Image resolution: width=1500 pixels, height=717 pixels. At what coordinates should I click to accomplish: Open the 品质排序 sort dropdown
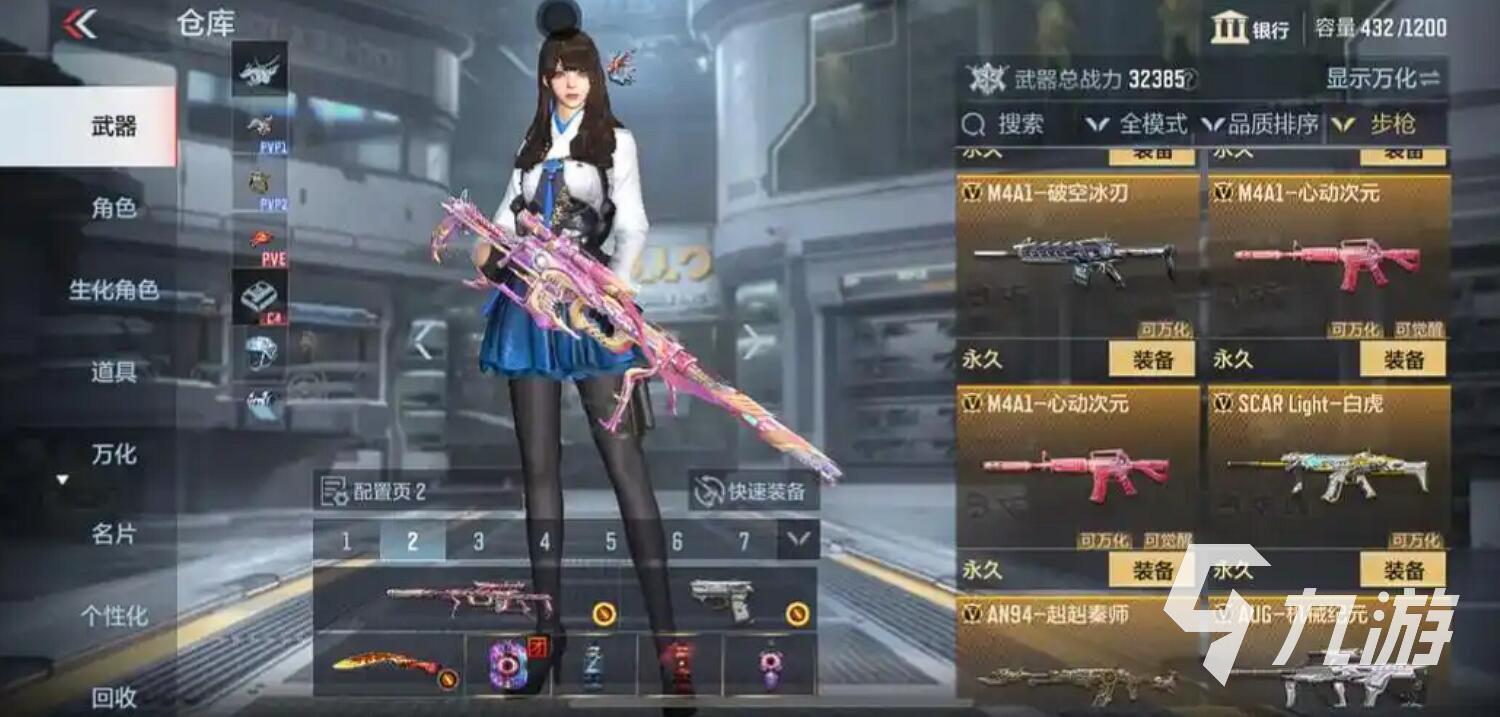pyautogui.click(x=1261, y=125)
